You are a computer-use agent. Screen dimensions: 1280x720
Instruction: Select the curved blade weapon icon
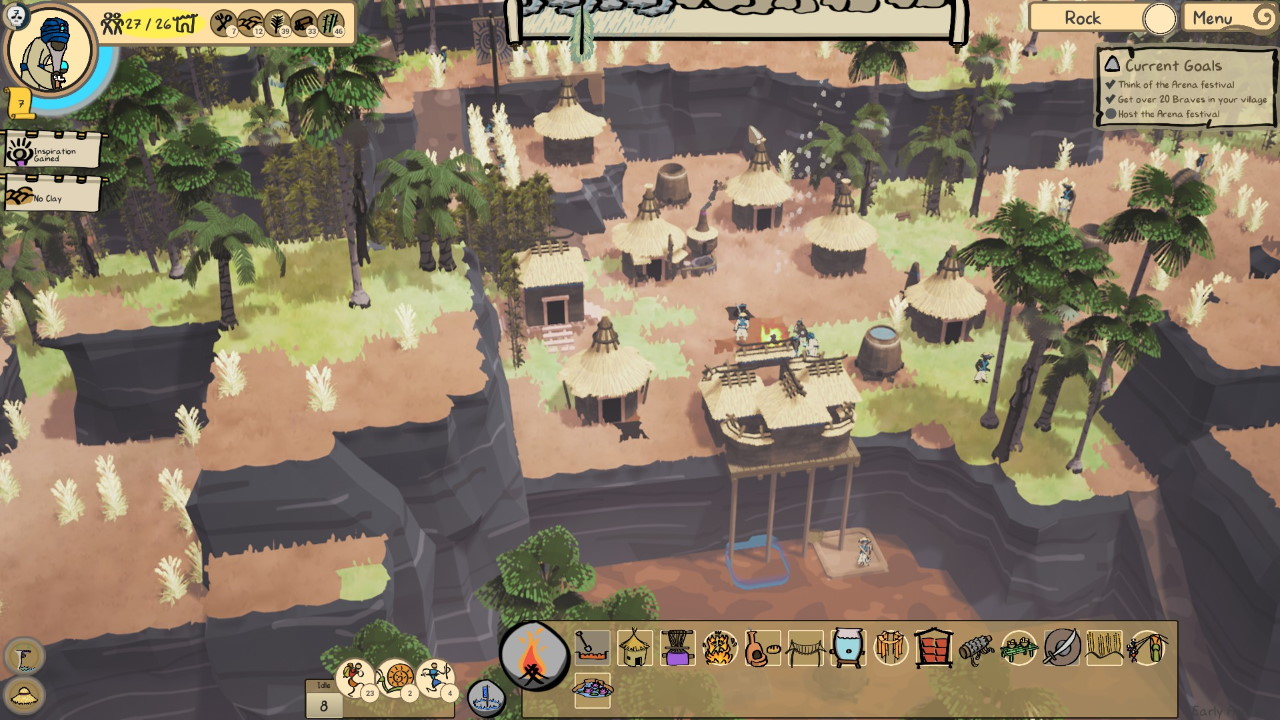point(1061,648)
